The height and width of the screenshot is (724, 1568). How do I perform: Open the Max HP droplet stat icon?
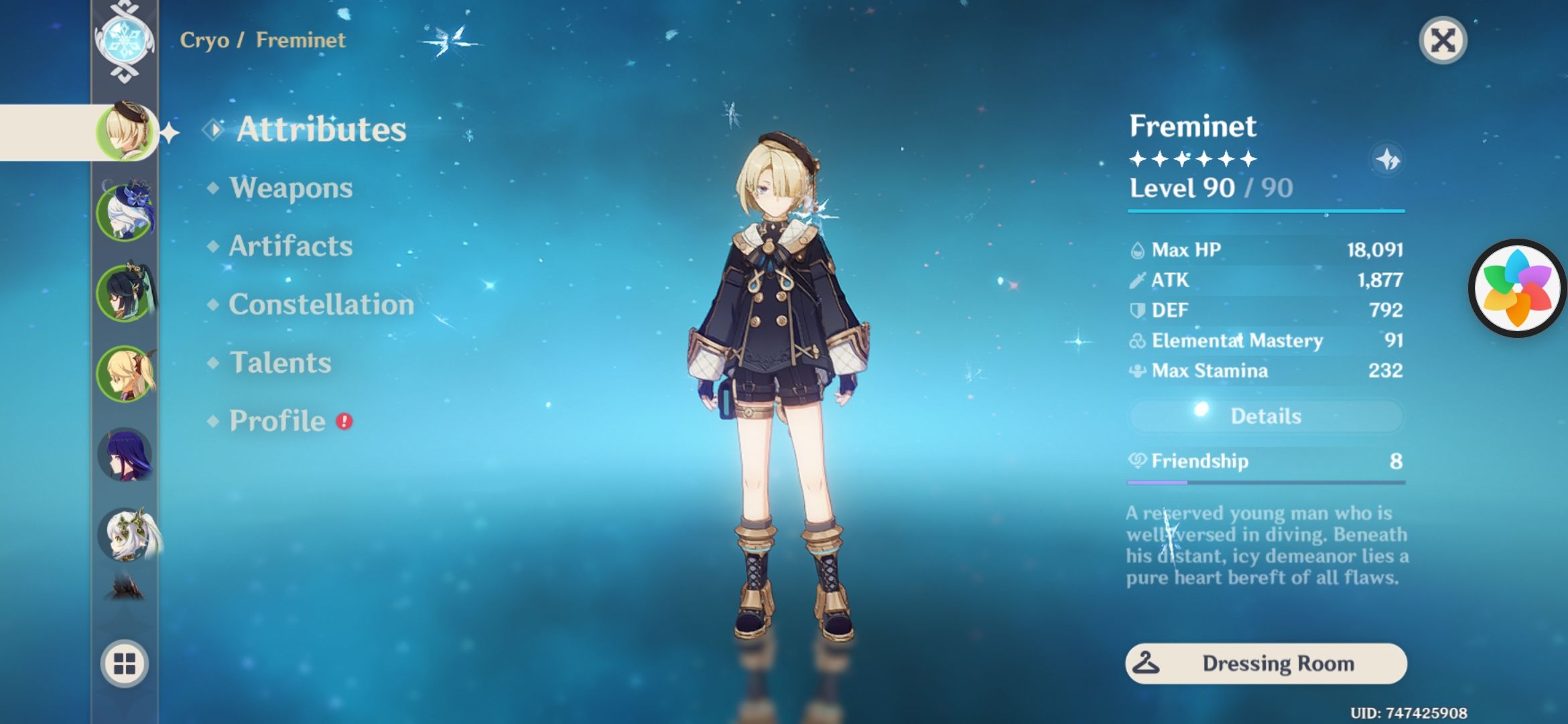(1137, 249)
